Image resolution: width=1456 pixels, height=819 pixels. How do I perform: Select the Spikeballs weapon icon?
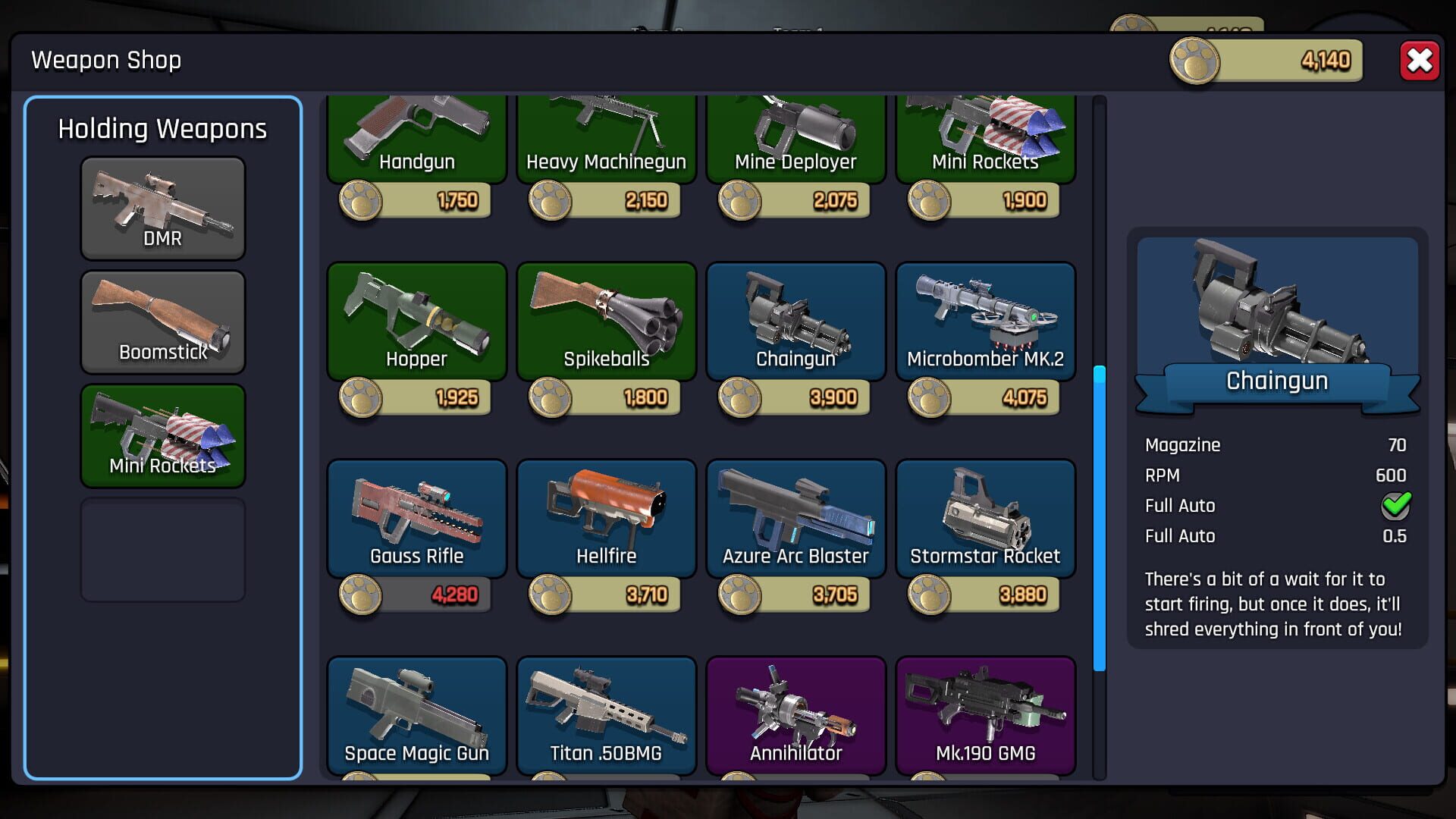tap(606, 322)
